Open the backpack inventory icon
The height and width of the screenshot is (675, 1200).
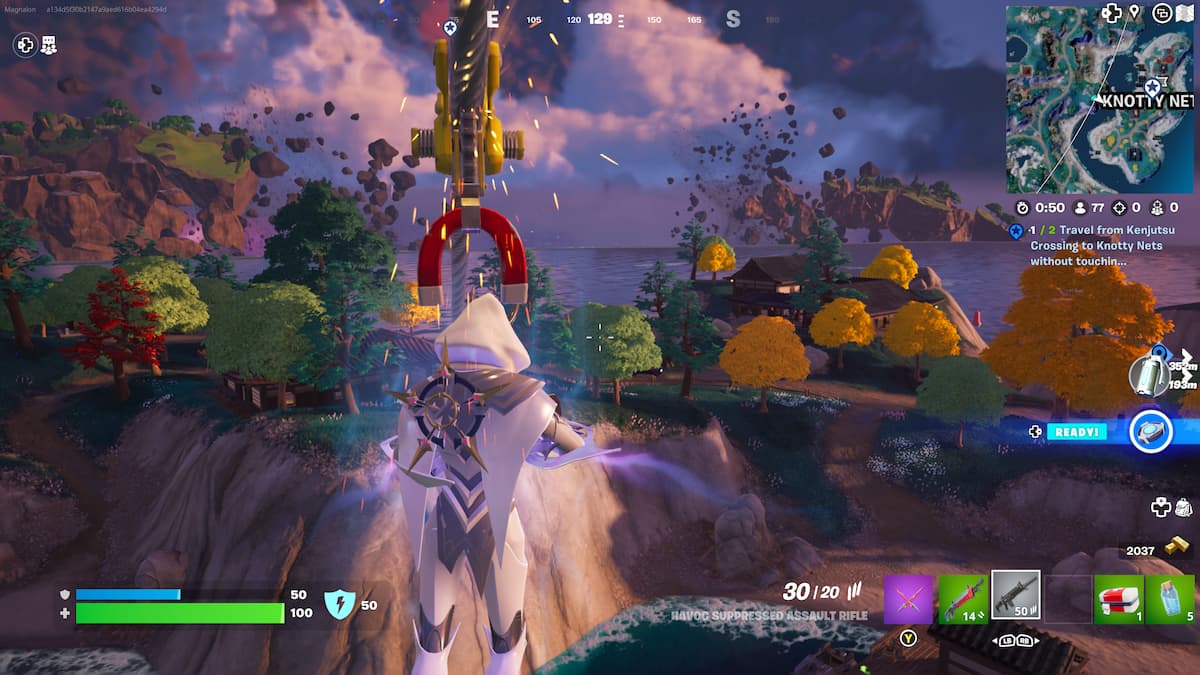point(1183,507)
